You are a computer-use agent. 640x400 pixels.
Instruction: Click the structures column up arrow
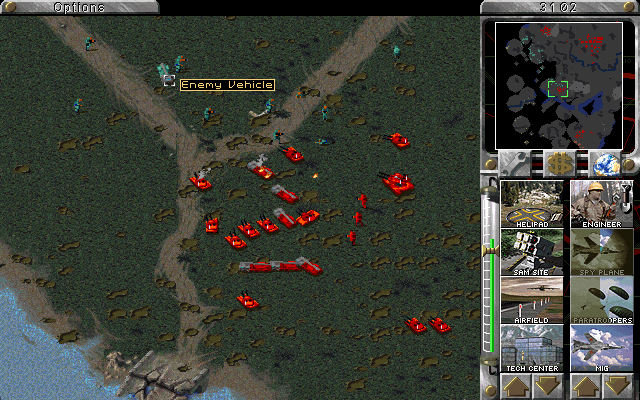(516, 385)
